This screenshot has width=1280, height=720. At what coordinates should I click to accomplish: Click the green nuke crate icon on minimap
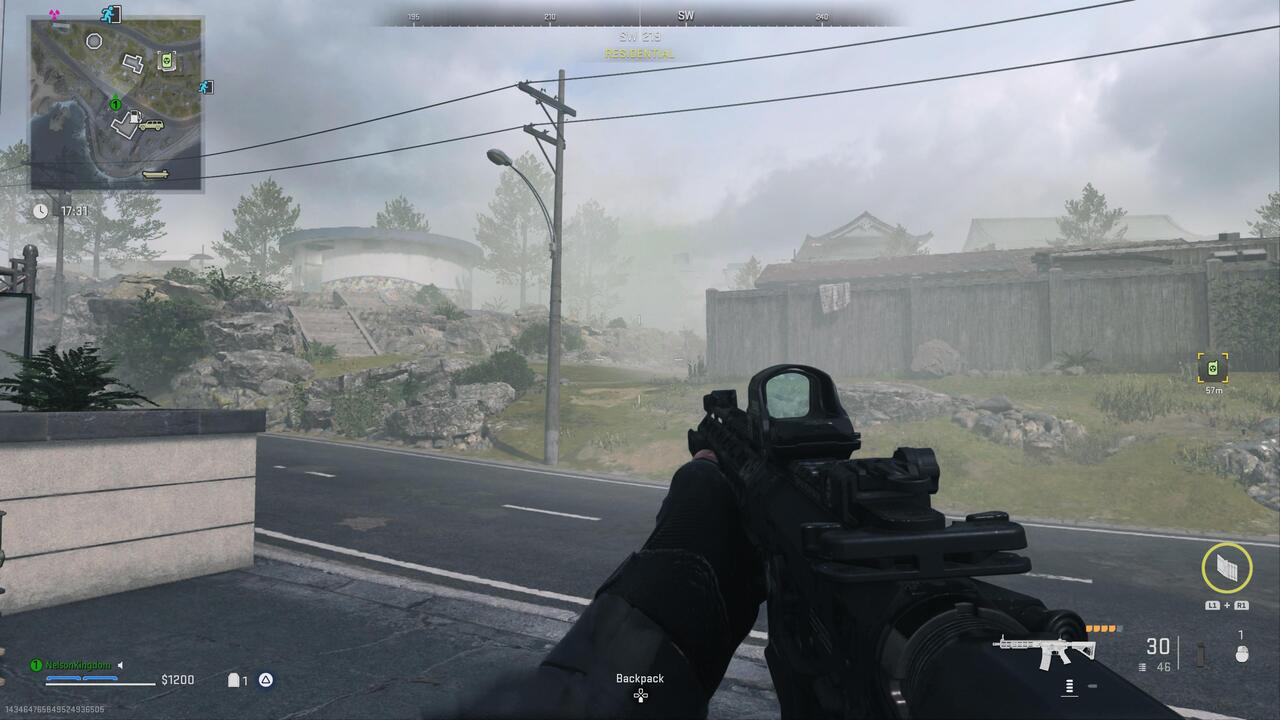coord(167,61)
